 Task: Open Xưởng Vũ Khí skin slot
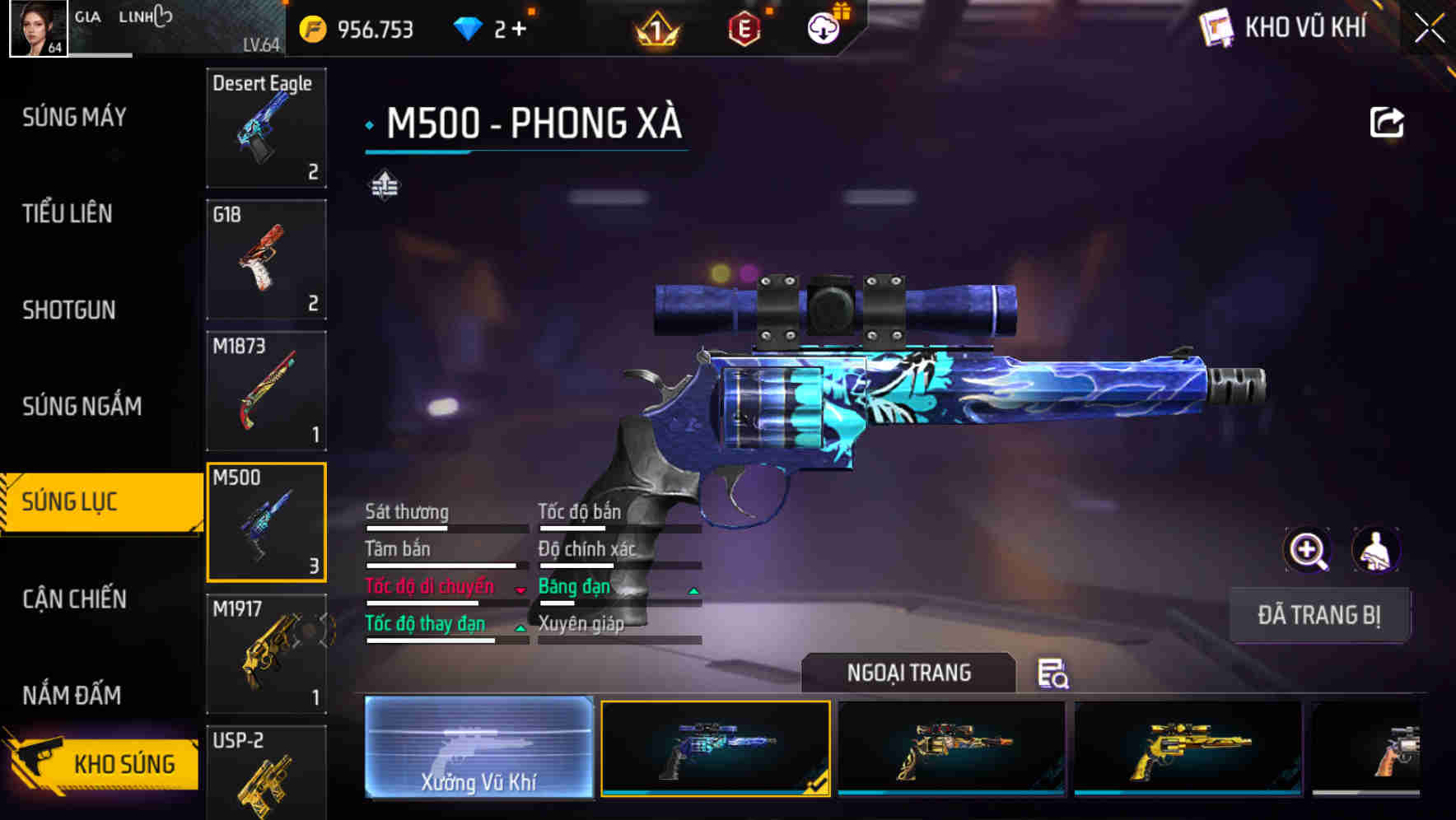(x=478, y=751)
